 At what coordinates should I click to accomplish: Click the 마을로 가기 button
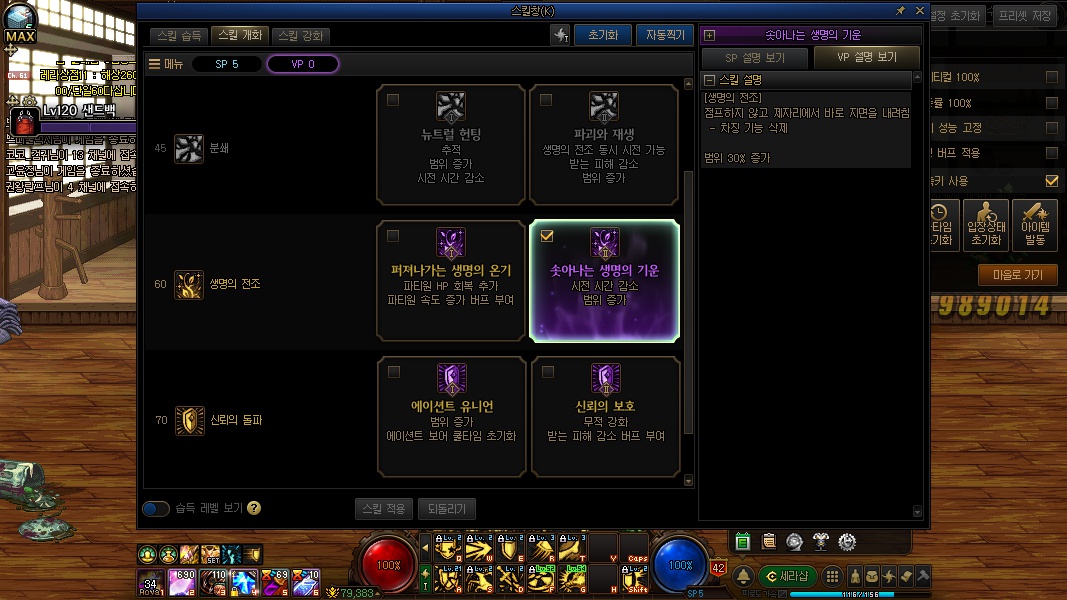(1017, 274)
